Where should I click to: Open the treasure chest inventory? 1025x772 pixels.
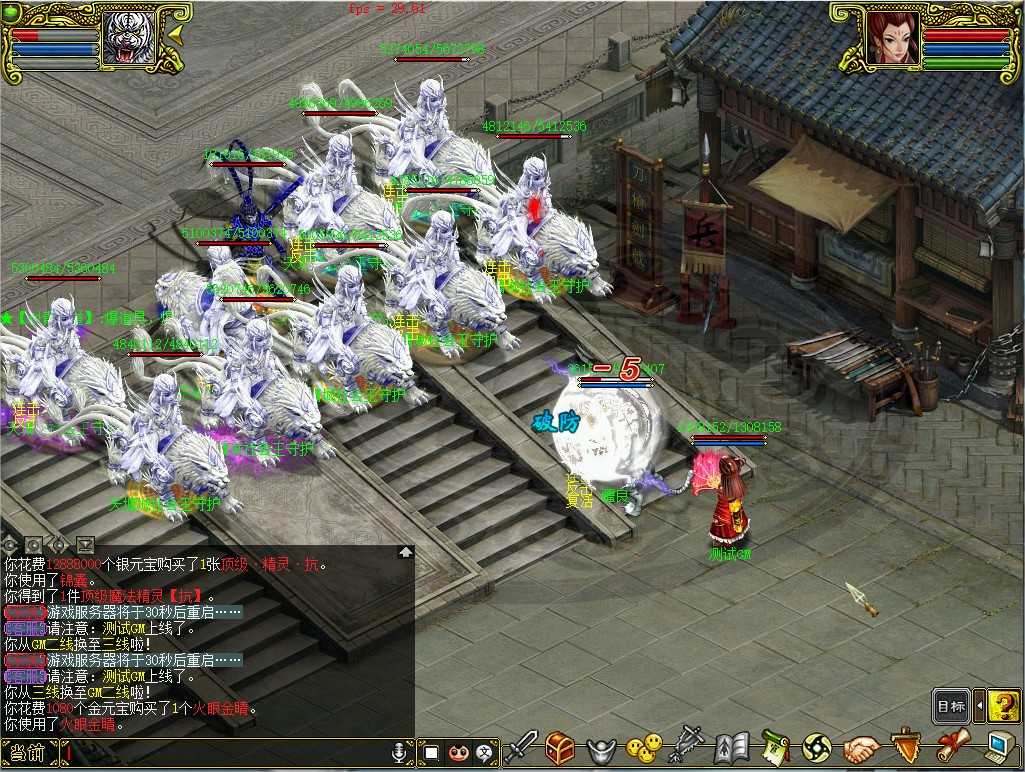point(560,747)
